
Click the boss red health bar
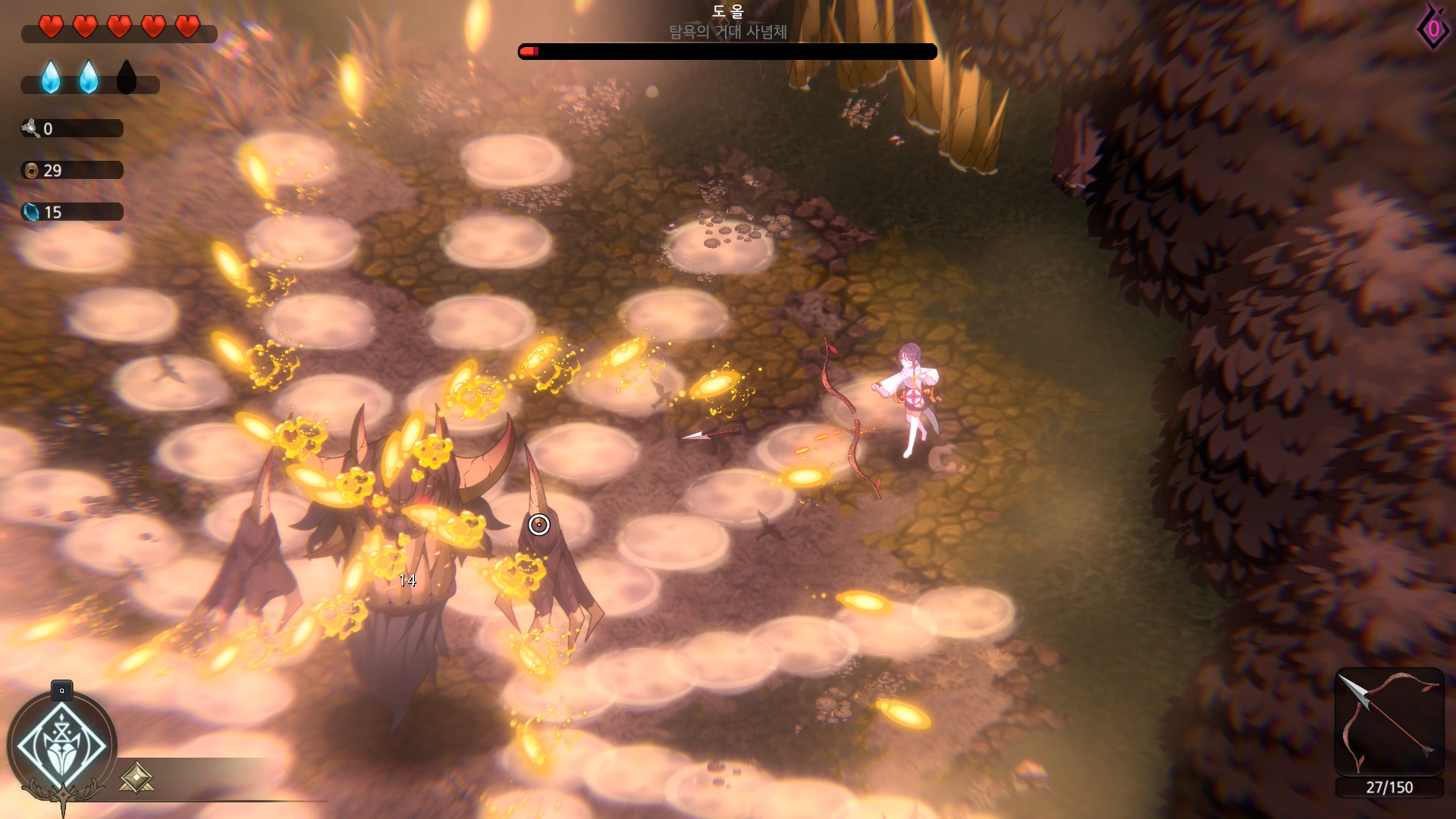pos(726,51)
